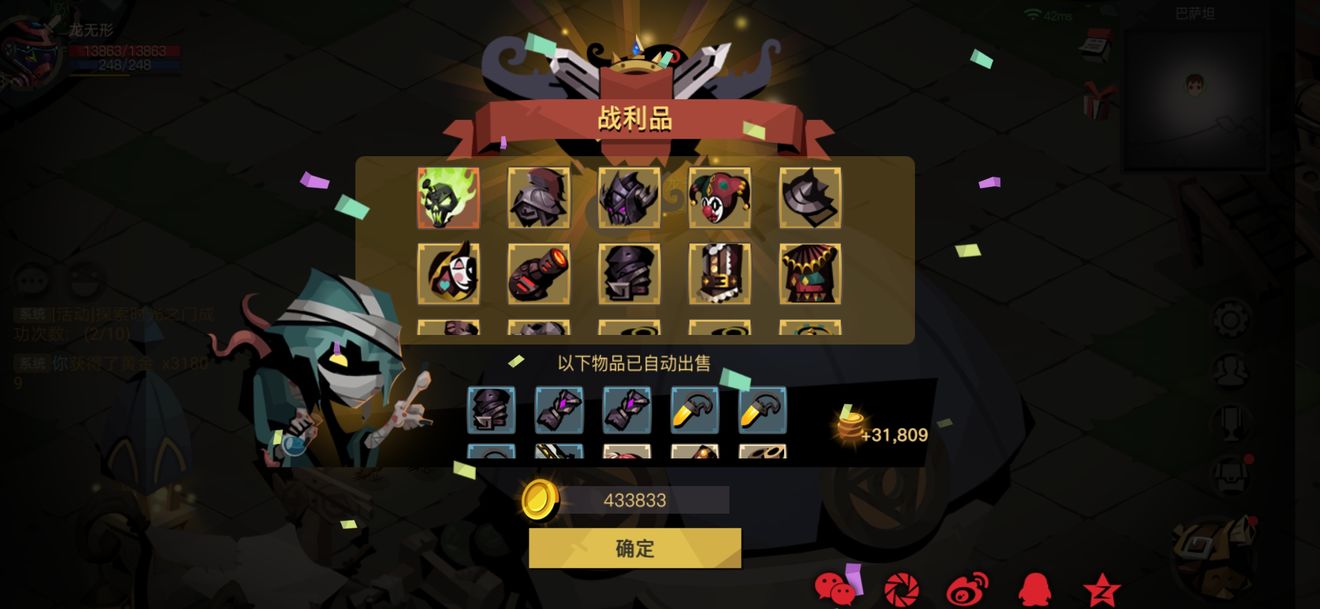Share to WeChat Moments via the aperture icon

point(901,589)
